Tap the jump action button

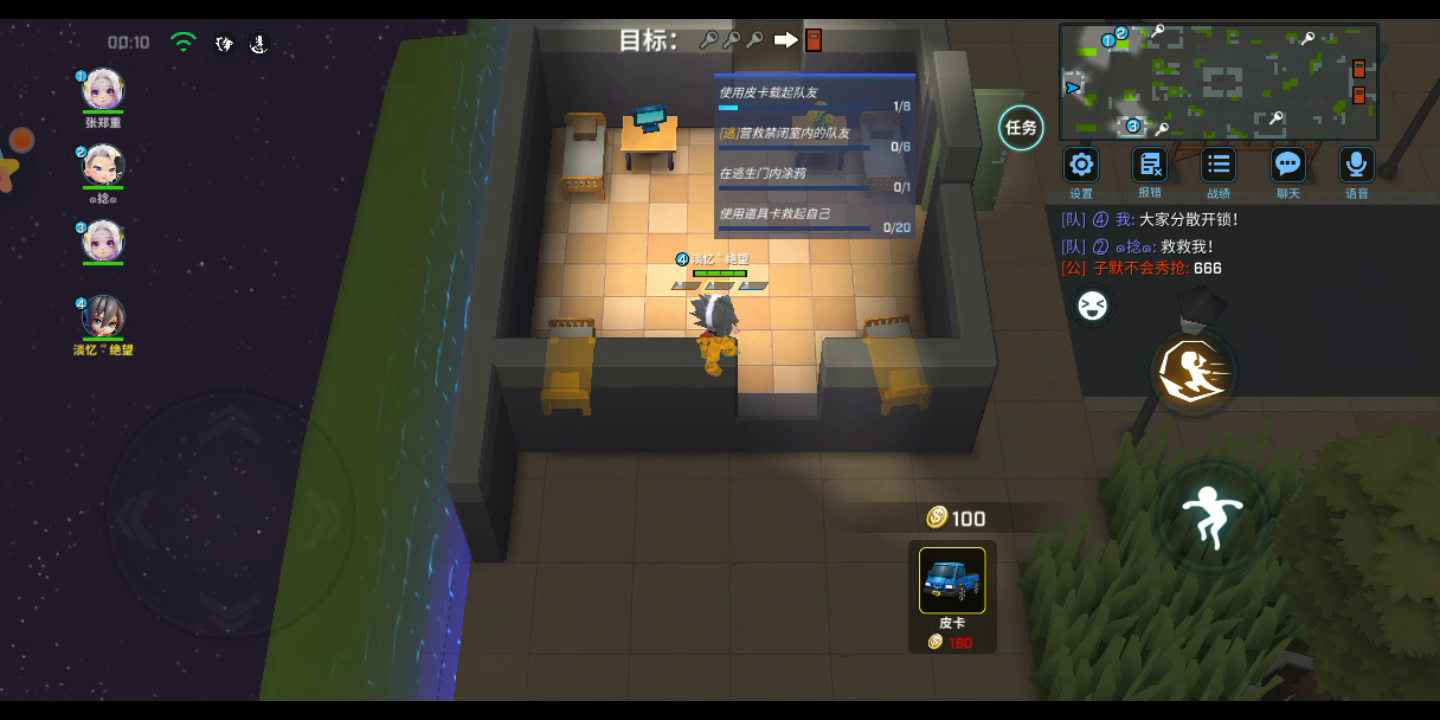[1211, 516]
